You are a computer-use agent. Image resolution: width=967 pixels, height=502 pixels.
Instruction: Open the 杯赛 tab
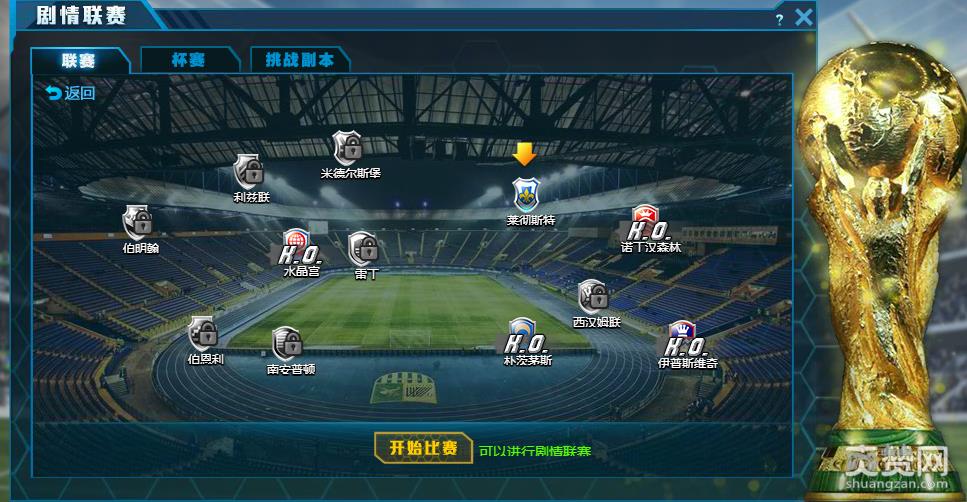(187, 60)
